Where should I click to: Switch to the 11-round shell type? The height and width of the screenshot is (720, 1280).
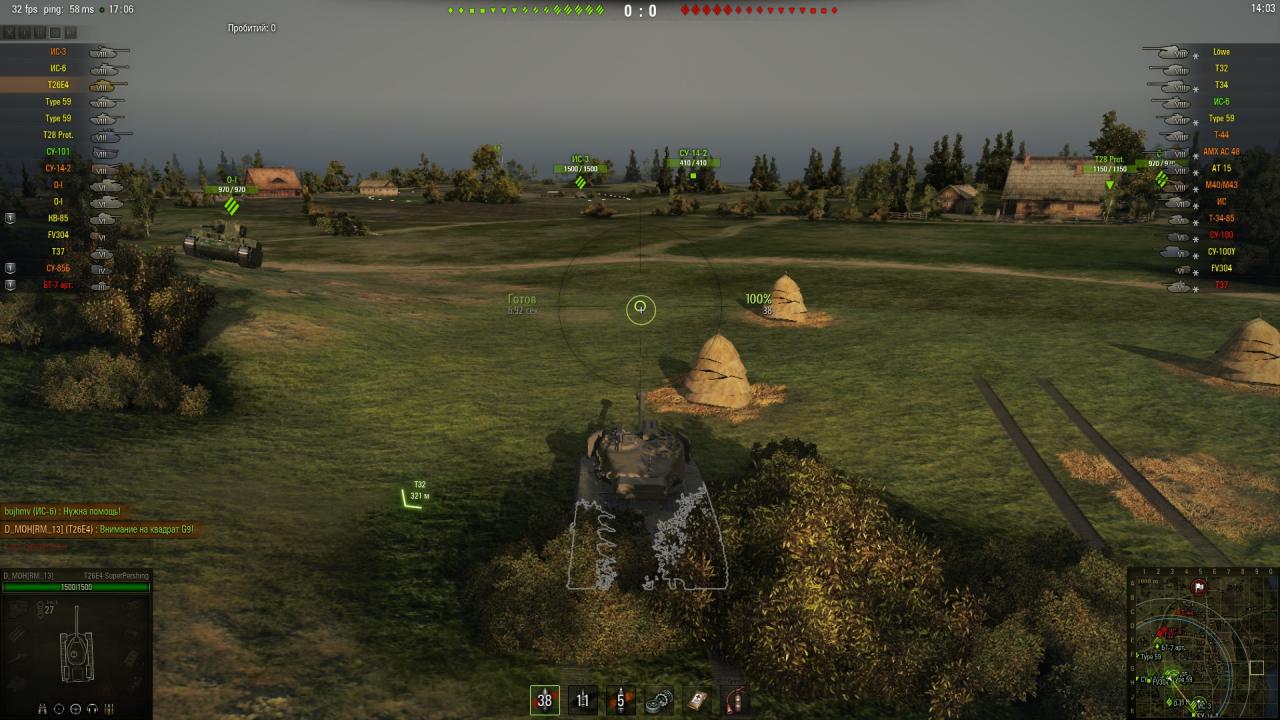[582, 700]
